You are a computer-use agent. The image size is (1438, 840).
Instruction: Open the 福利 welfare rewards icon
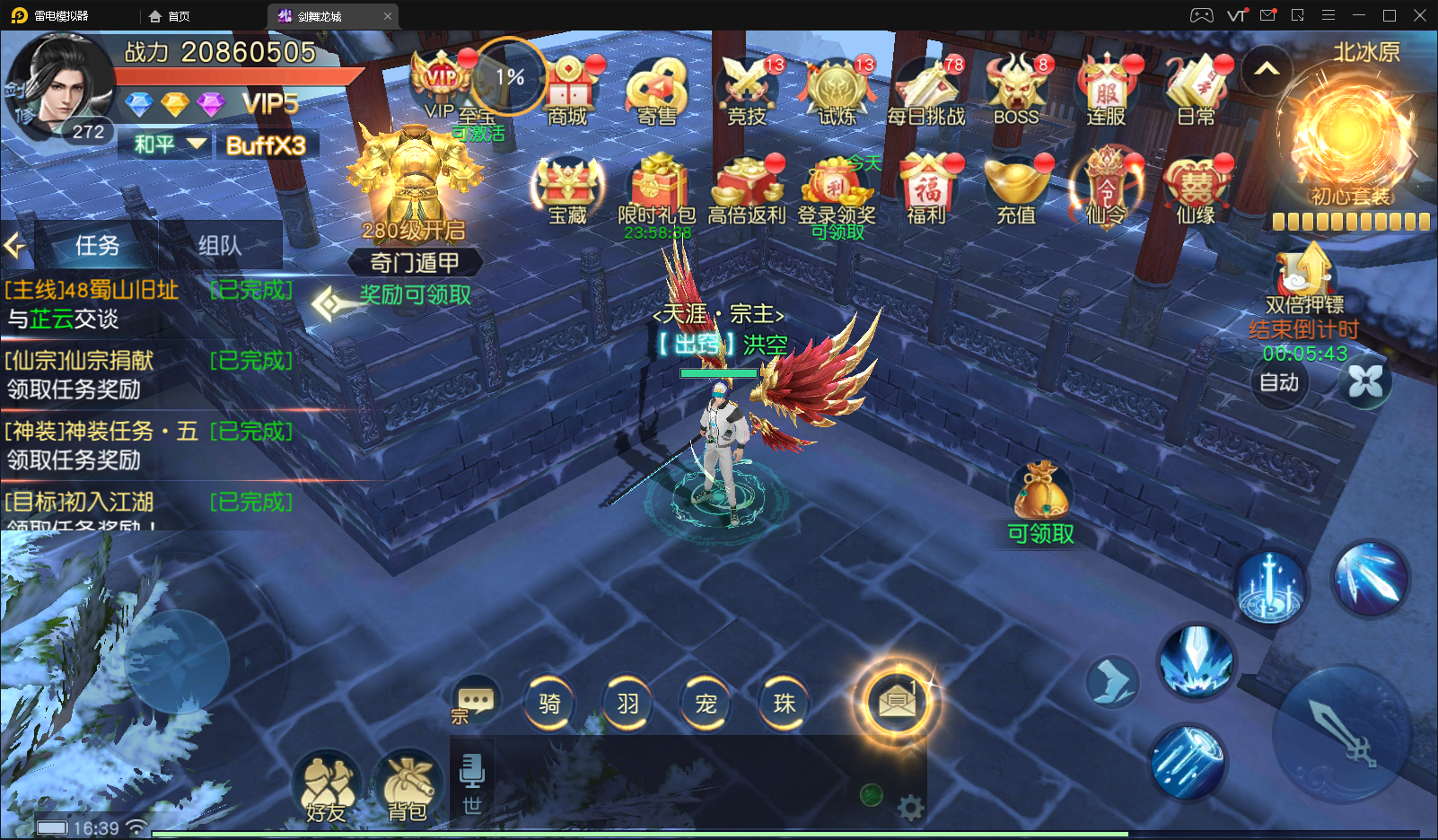pyautogui.click(x=927, y=189)
